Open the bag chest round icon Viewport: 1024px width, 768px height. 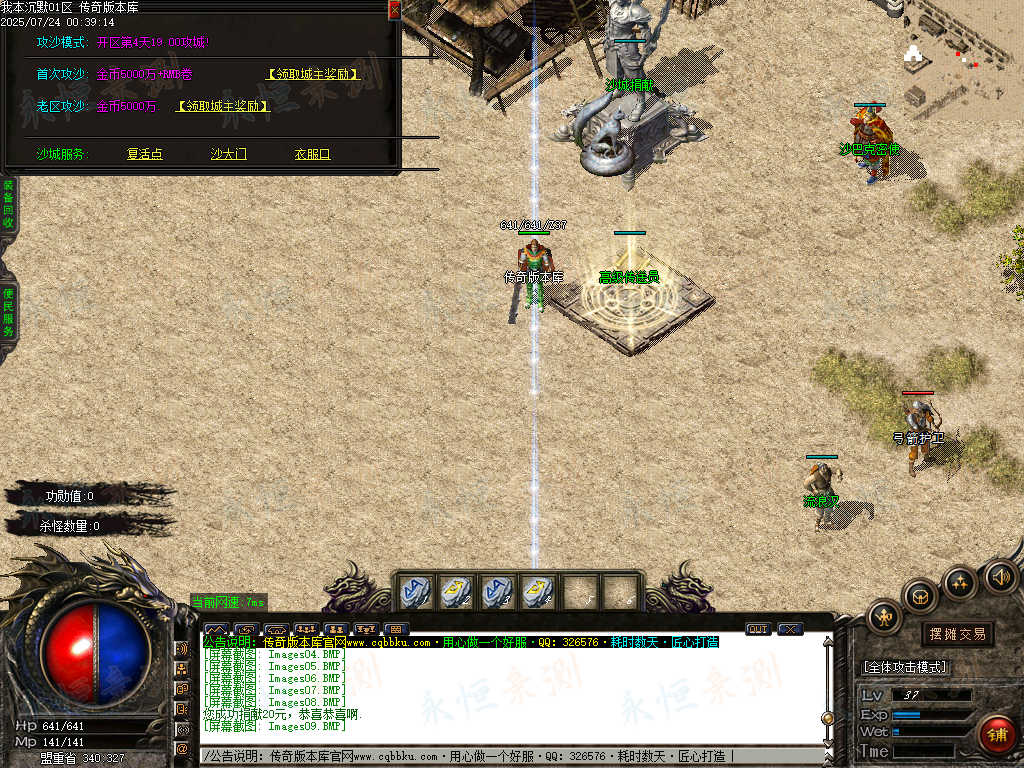pos(920,597)
